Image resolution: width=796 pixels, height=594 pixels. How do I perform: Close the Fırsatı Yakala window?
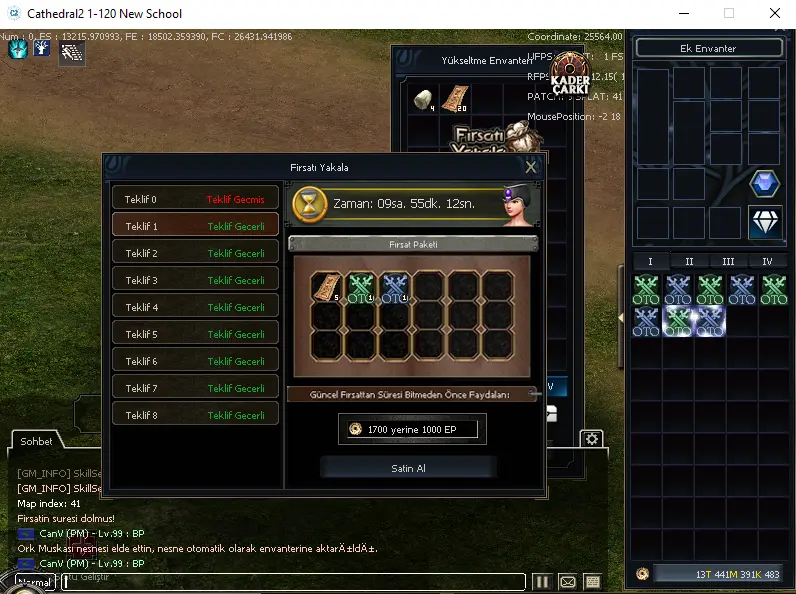click(531, 167)
